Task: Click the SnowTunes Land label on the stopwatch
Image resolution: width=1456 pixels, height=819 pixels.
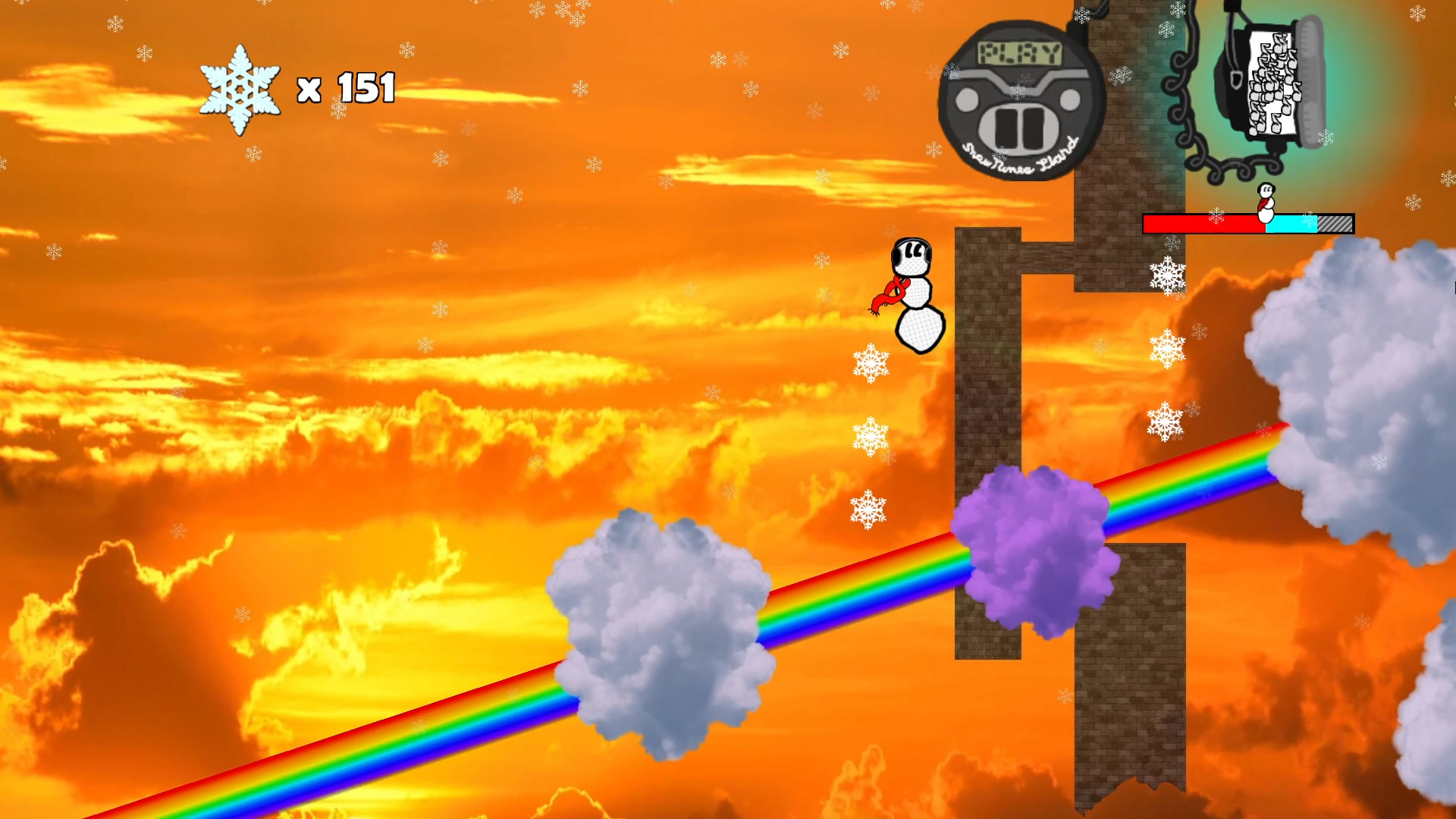Action: point(1019,158)
